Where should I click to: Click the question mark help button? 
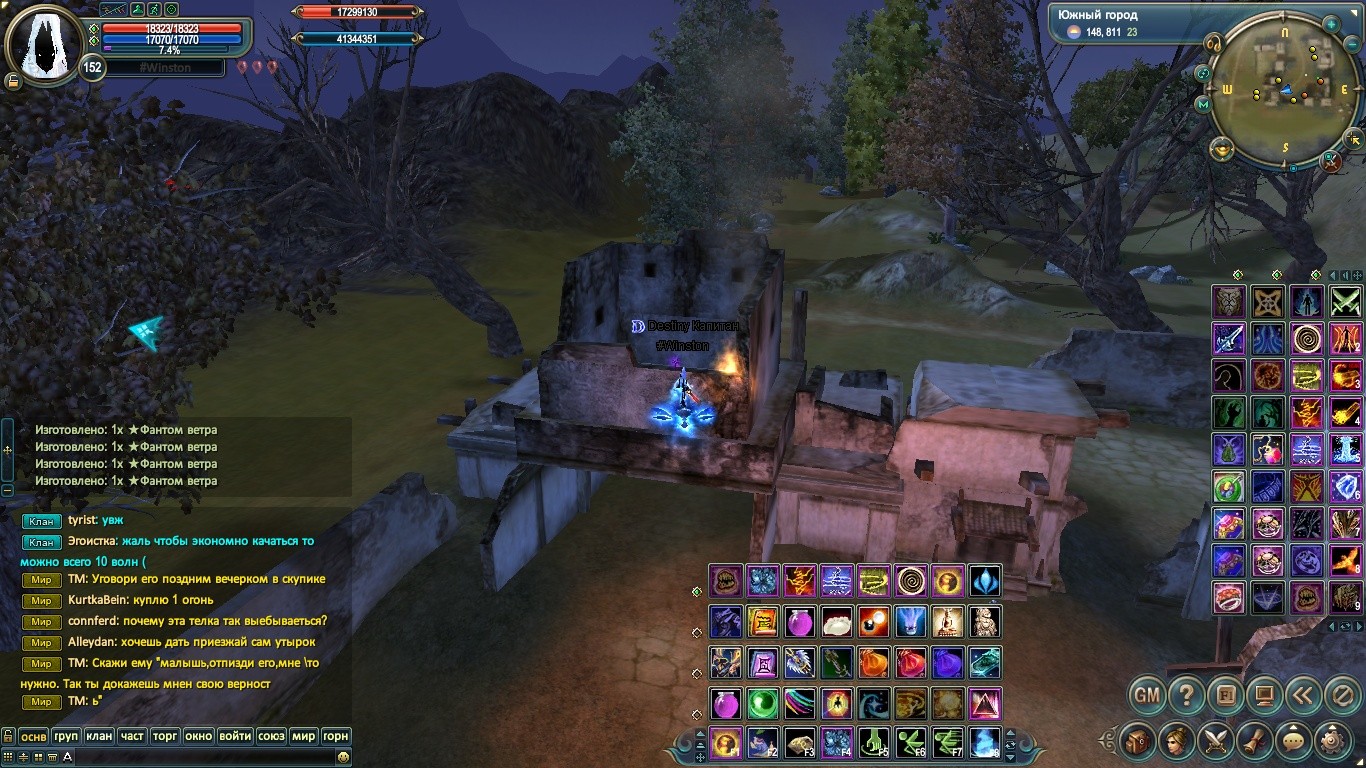[x=1187, y=694]
